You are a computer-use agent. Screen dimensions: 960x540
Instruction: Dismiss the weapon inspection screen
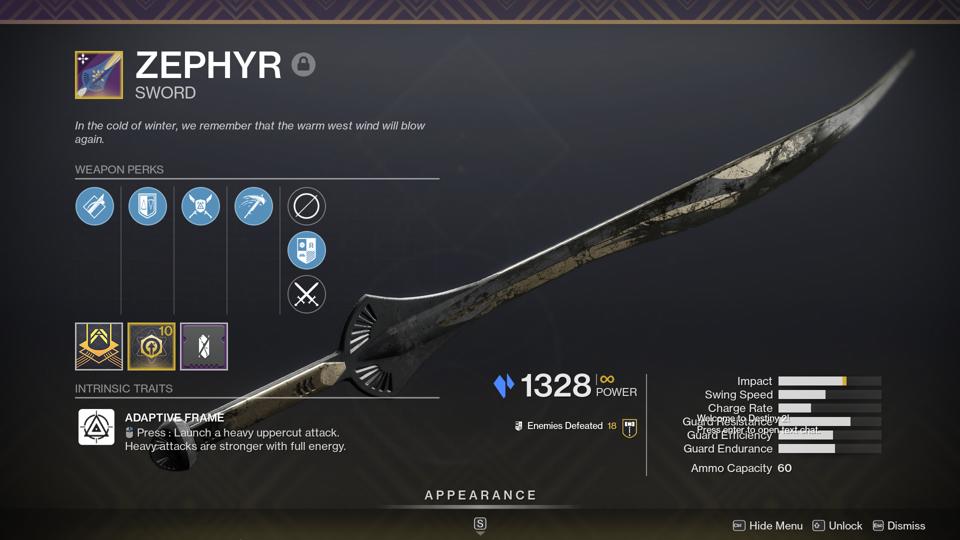pyautogui.click(x=898, y=526)
